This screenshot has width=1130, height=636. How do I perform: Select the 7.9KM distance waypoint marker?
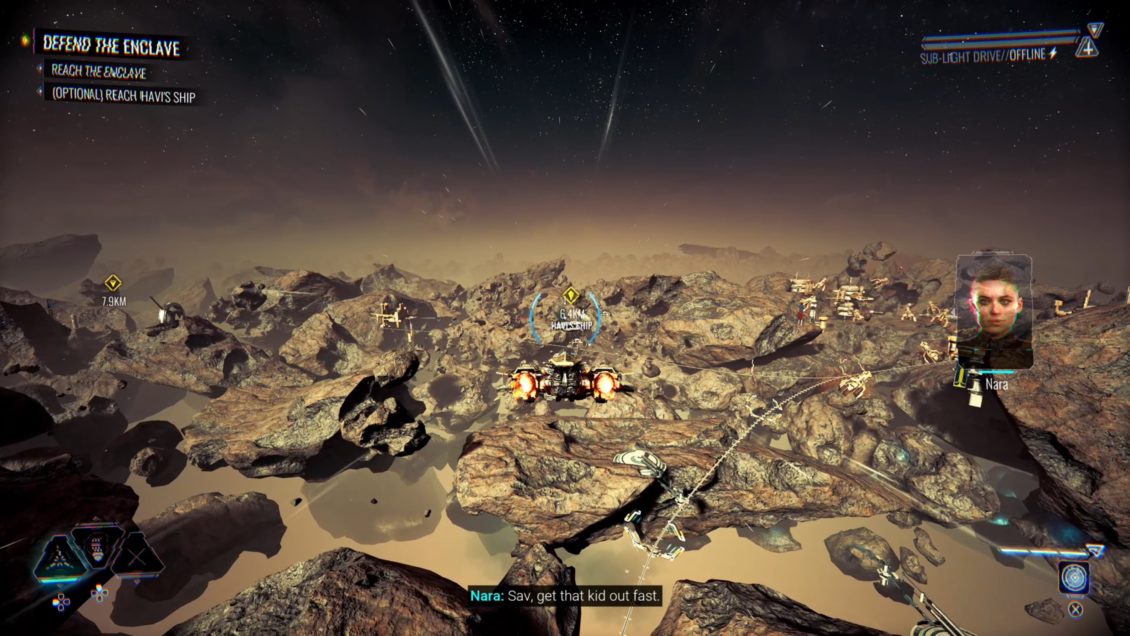(x=112, y=283)
